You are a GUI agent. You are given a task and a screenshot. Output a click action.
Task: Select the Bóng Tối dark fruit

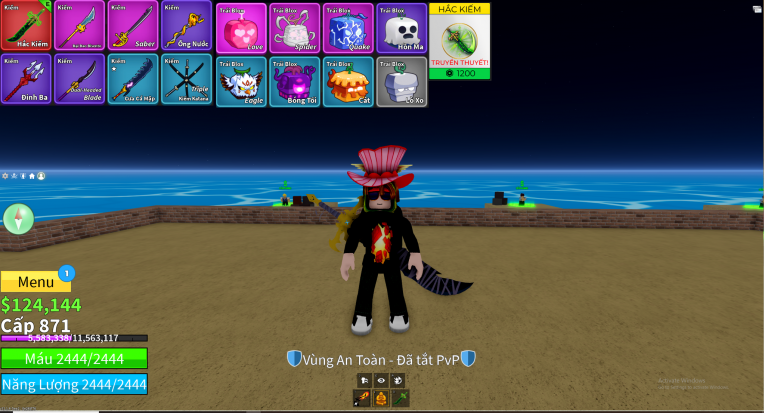(295, 81)
